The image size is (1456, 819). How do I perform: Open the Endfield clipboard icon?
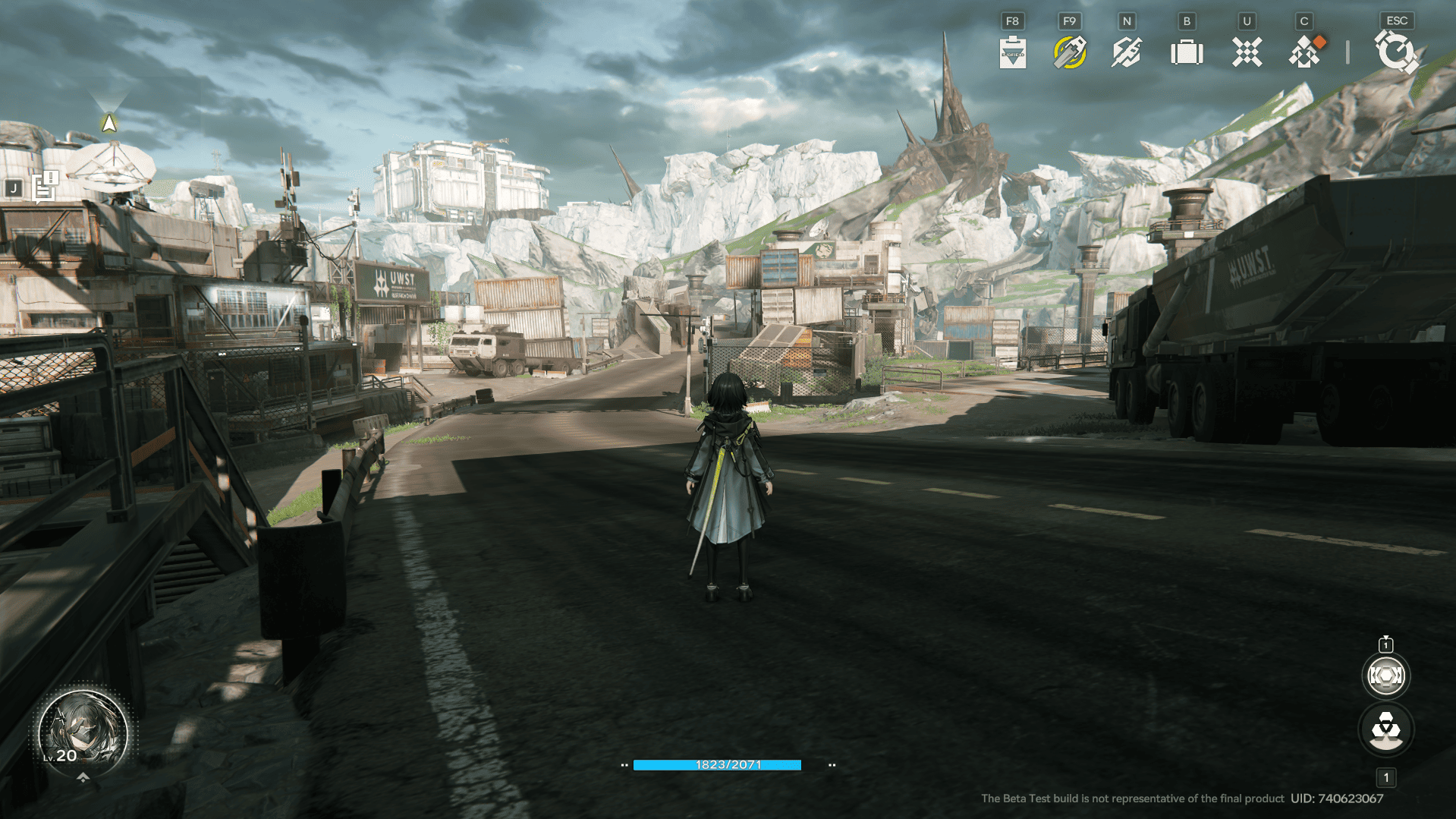[x=1012, y=52]
